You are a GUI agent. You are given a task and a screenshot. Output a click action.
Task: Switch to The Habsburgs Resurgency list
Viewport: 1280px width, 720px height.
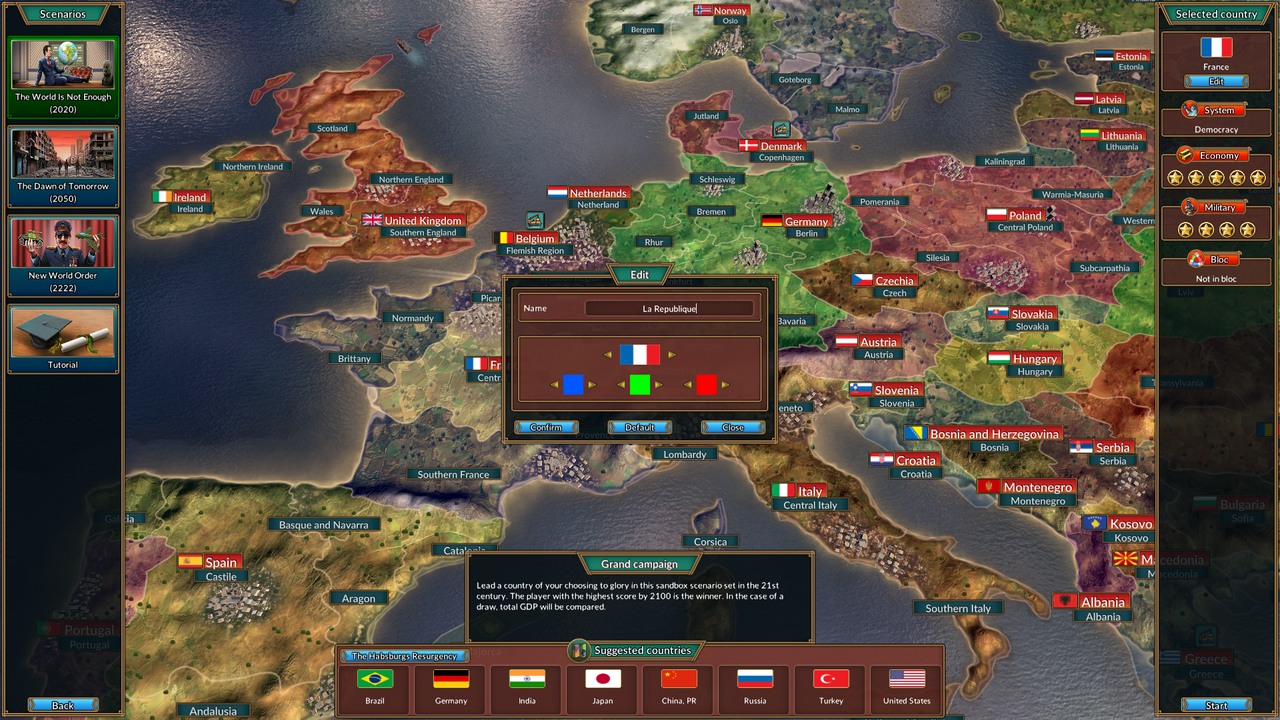click(404, 656)
